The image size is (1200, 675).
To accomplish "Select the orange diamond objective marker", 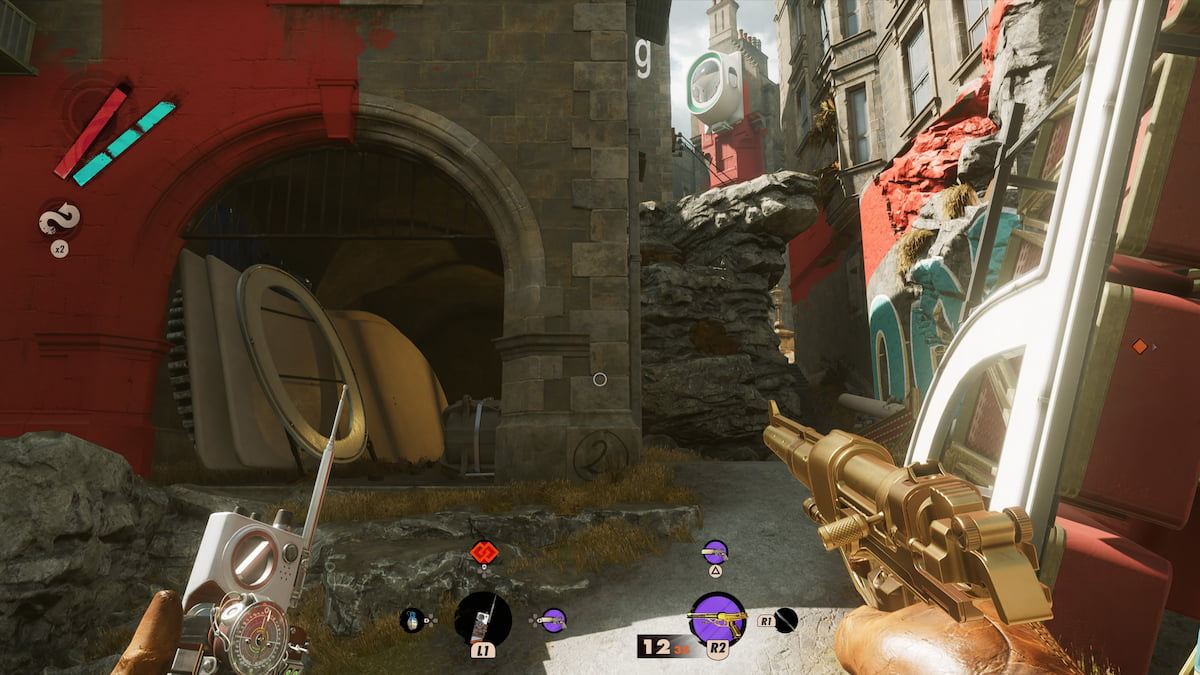I will coord(1138,346).
